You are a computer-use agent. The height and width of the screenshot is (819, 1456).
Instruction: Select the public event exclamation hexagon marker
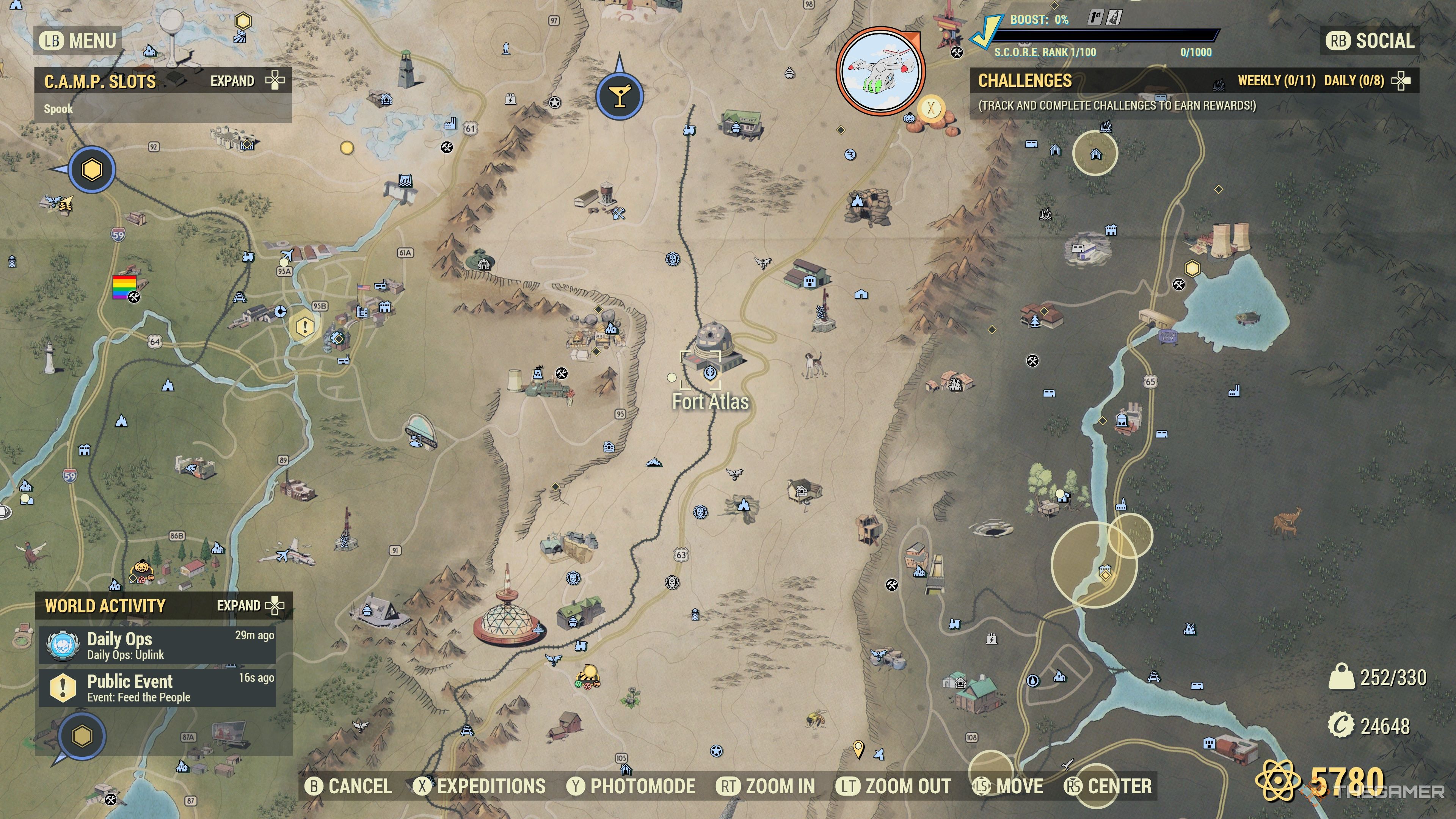coord(304,326)
